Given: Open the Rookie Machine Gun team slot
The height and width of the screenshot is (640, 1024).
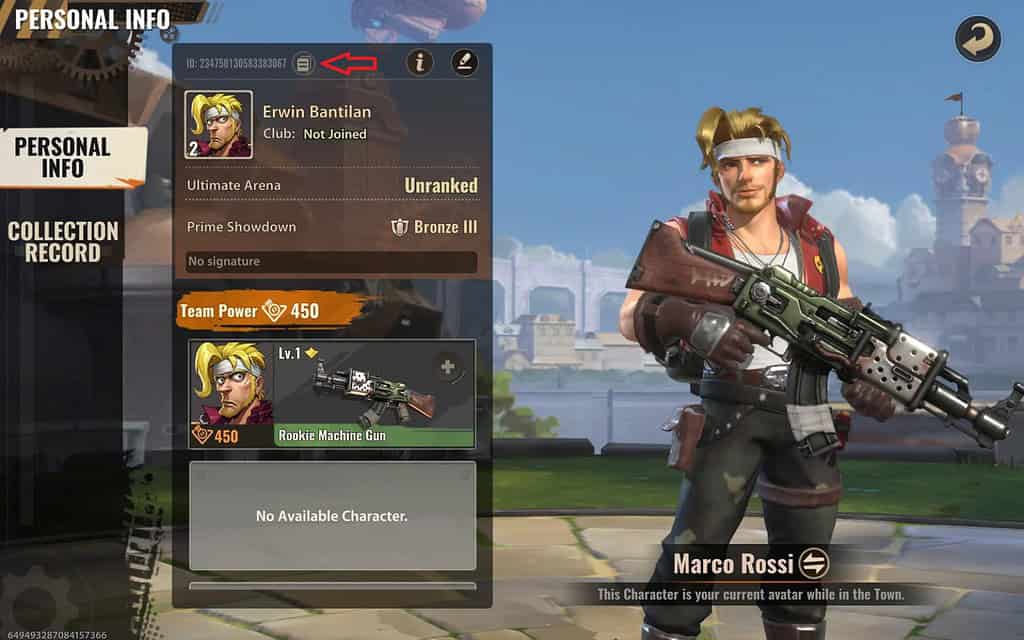Looking at the screenshot, I should (331, 393).
